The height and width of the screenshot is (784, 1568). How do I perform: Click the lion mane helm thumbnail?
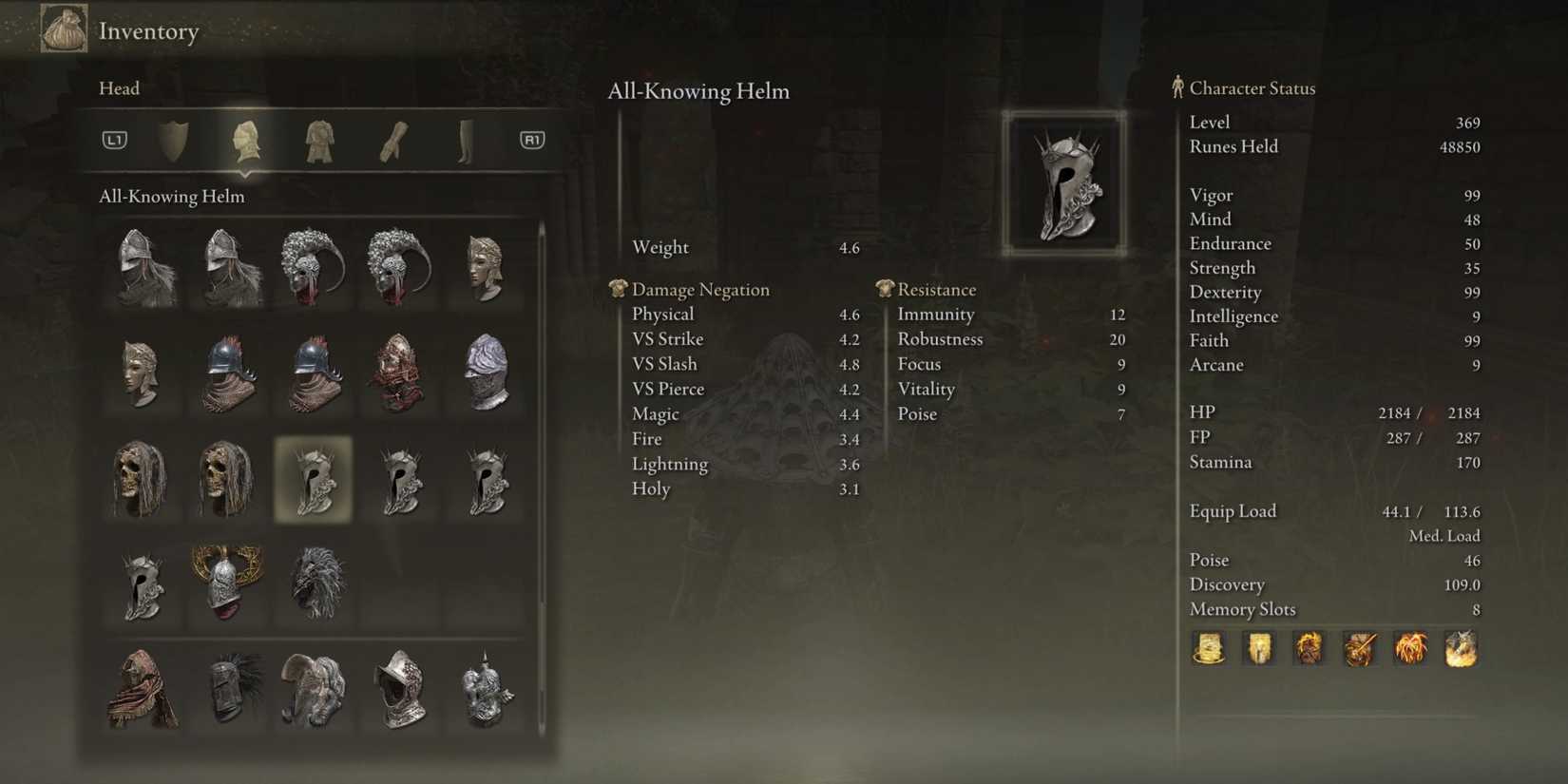click(x=316, y=583)
